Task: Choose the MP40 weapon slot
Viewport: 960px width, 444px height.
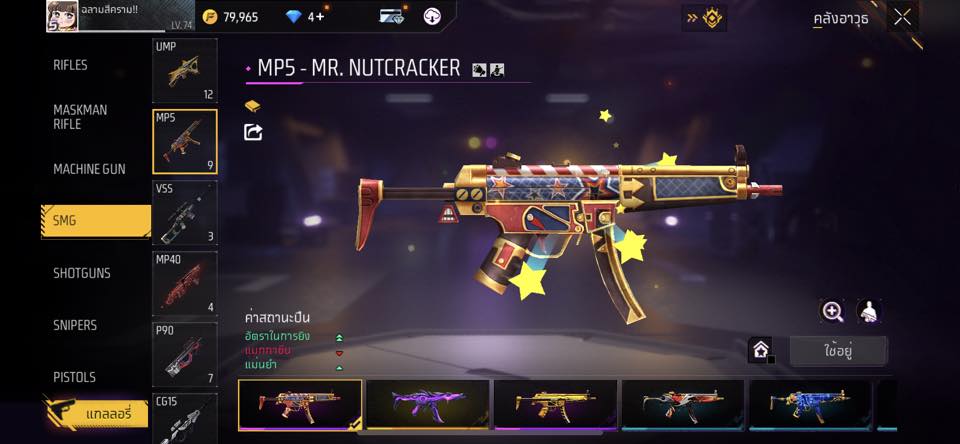Action: (184, 283)
